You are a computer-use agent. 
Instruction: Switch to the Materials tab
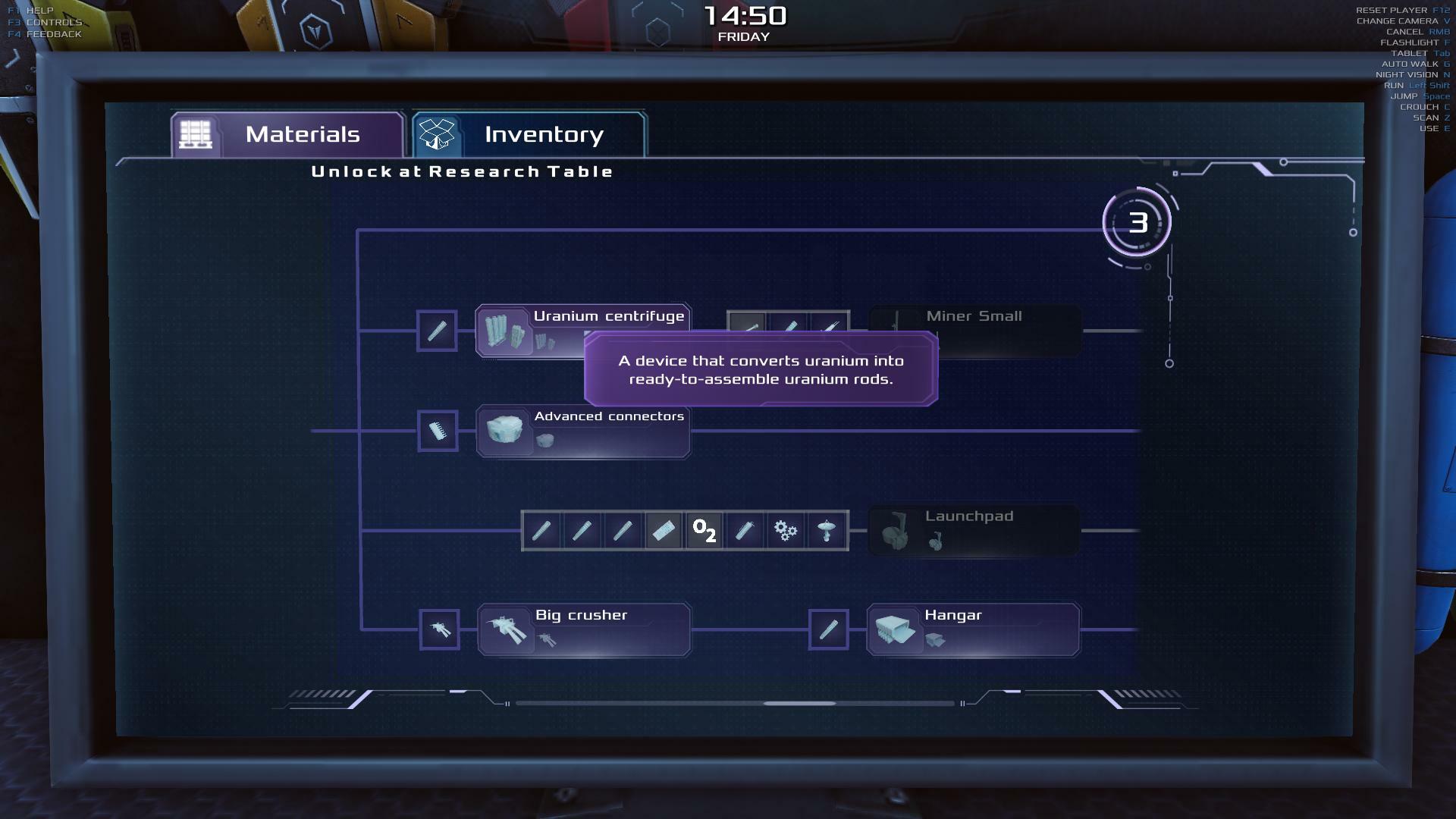(x=287, y=135)
